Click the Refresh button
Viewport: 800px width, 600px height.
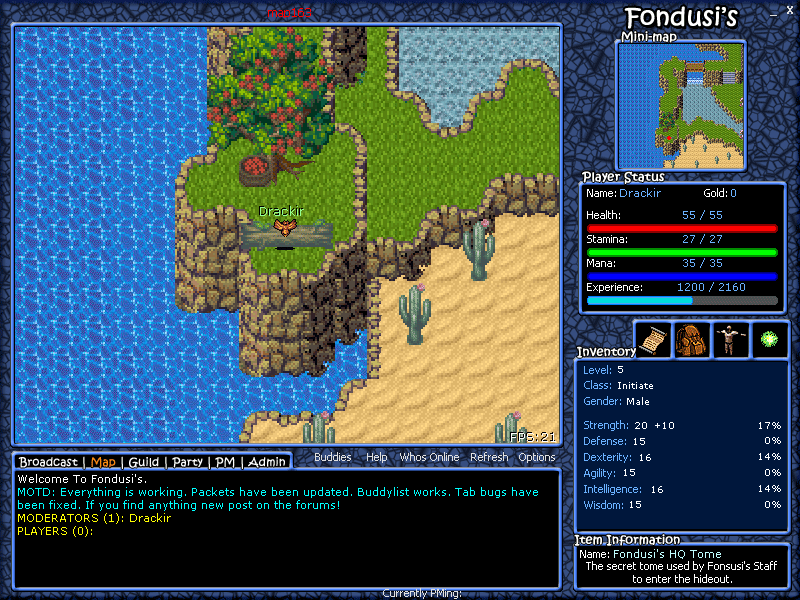point(489,457)
